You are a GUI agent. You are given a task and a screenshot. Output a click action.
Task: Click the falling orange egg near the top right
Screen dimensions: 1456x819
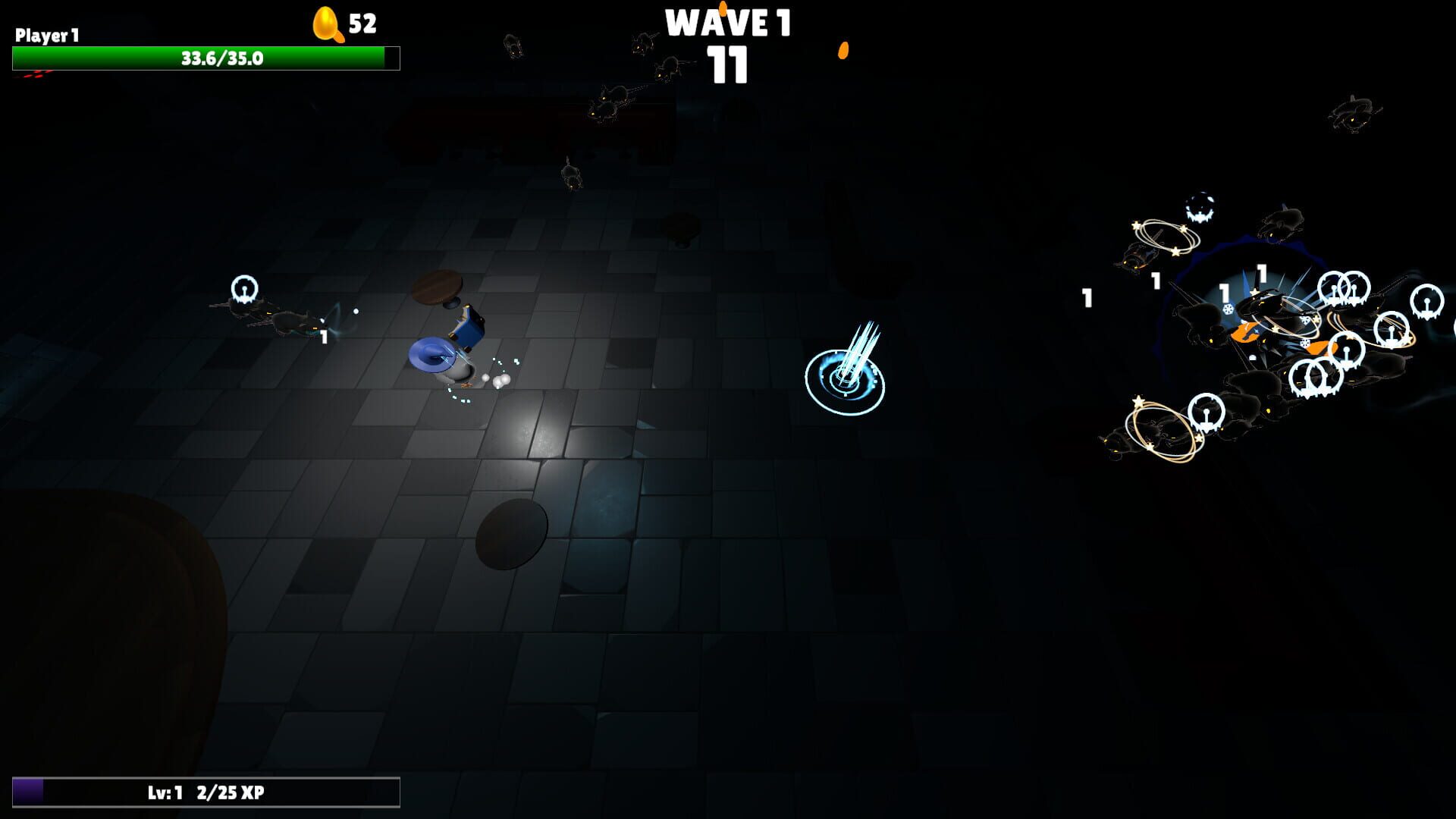coord(843,49)
